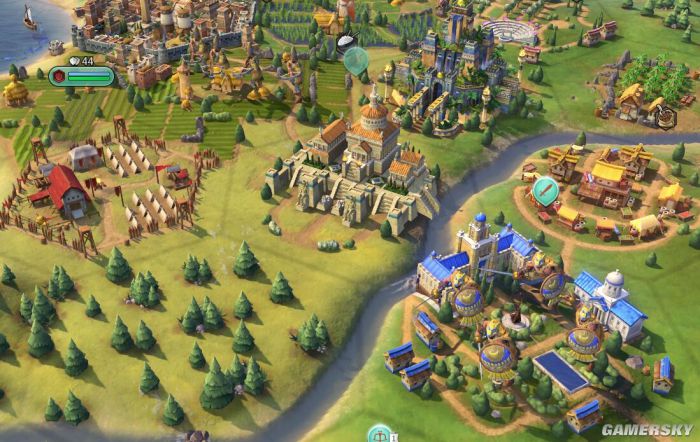Select the teal unit flag at the bottom edge
Viewport: 700px width, 442px height.
(x=379, y=434)
